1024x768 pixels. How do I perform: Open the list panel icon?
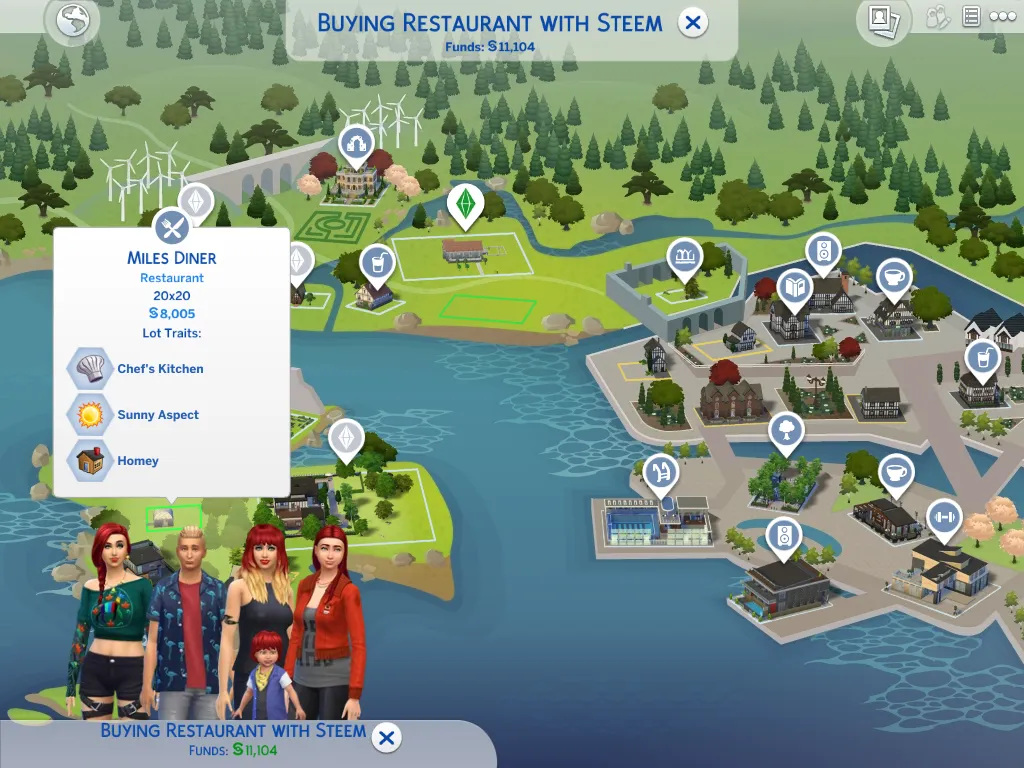click(970, 17)
